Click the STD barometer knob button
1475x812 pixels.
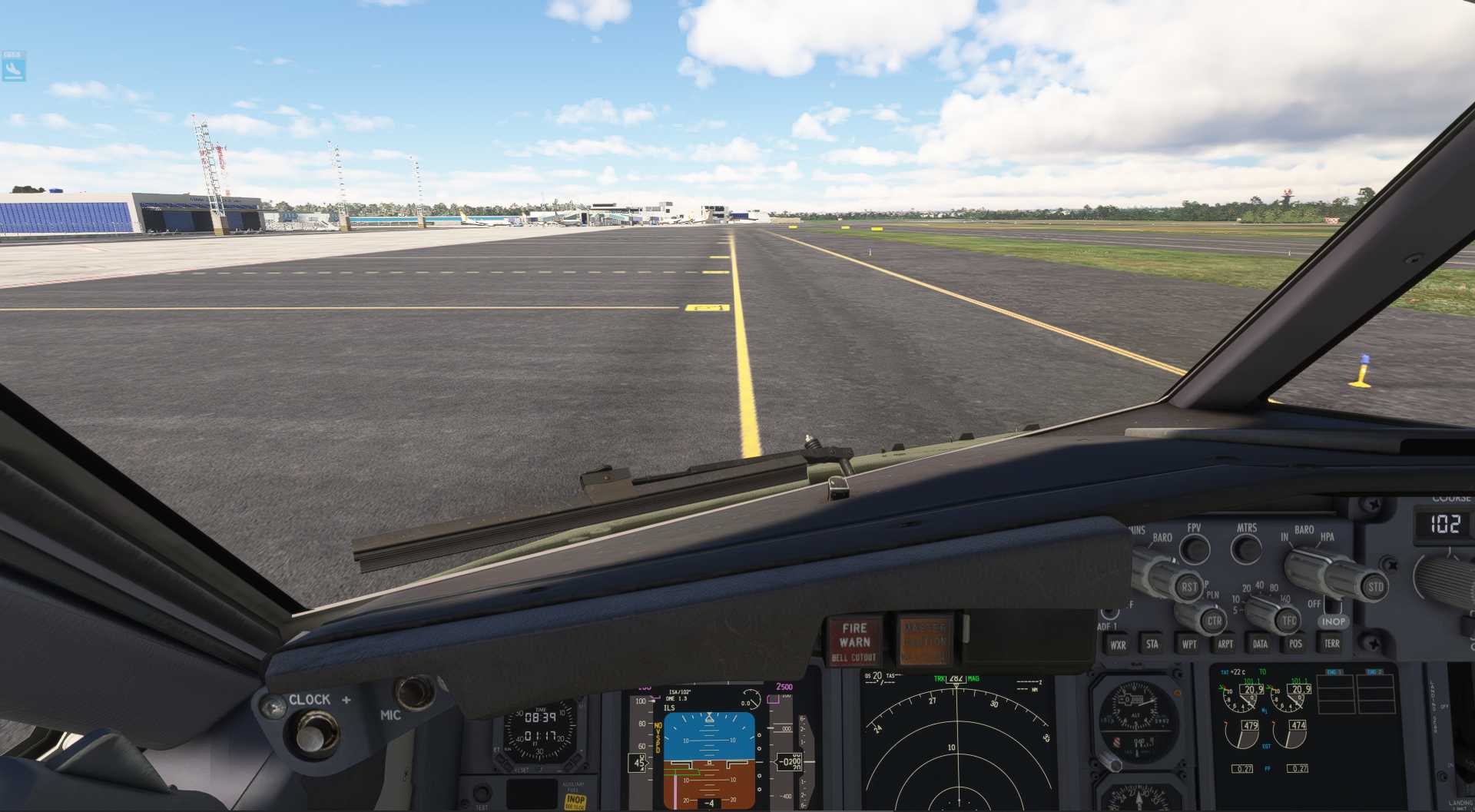1374,587
